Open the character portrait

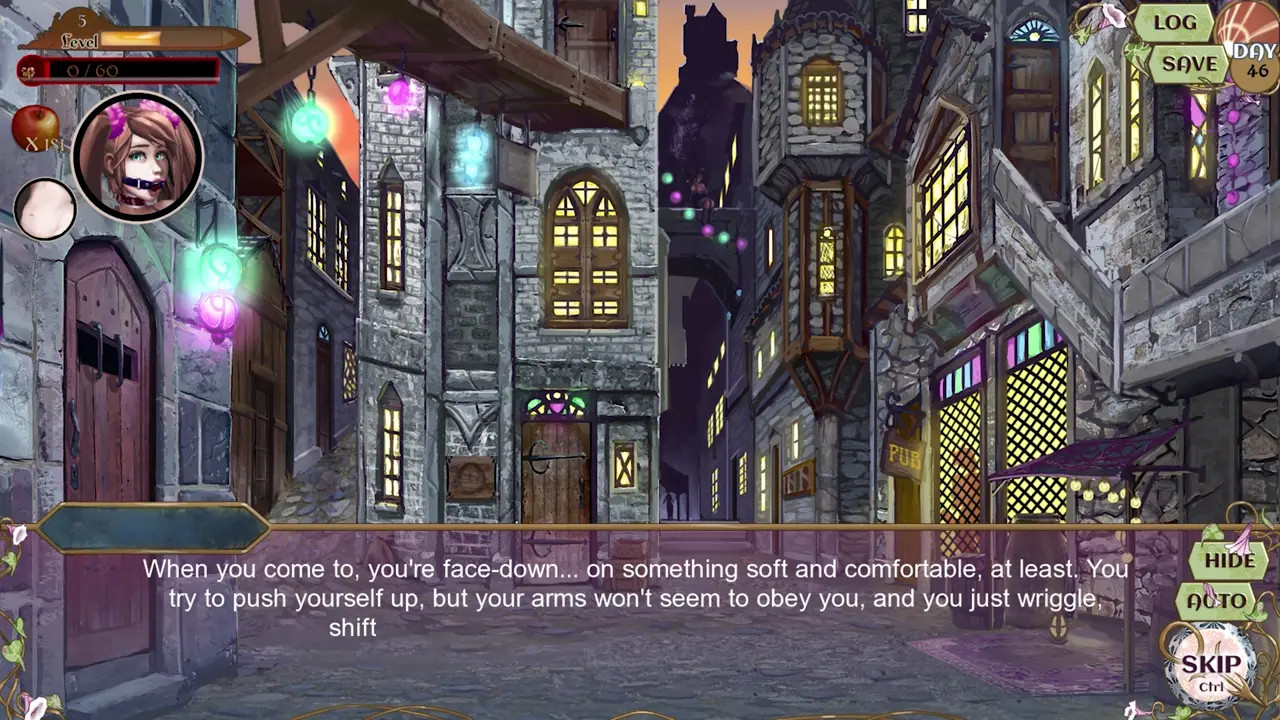137,157
